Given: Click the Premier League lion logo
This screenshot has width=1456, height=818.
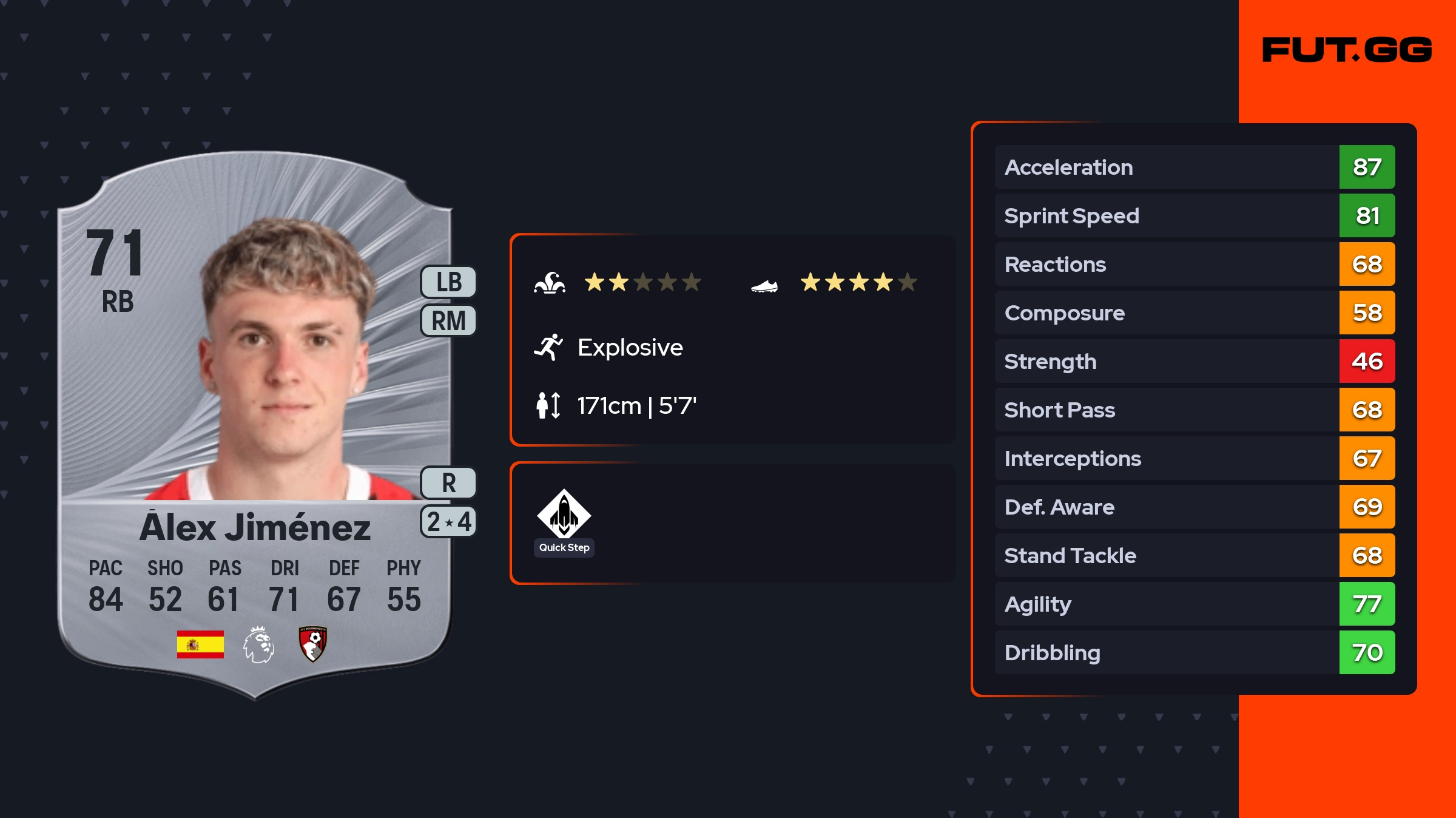Looking at the screenshot, I should click(259, 644).
